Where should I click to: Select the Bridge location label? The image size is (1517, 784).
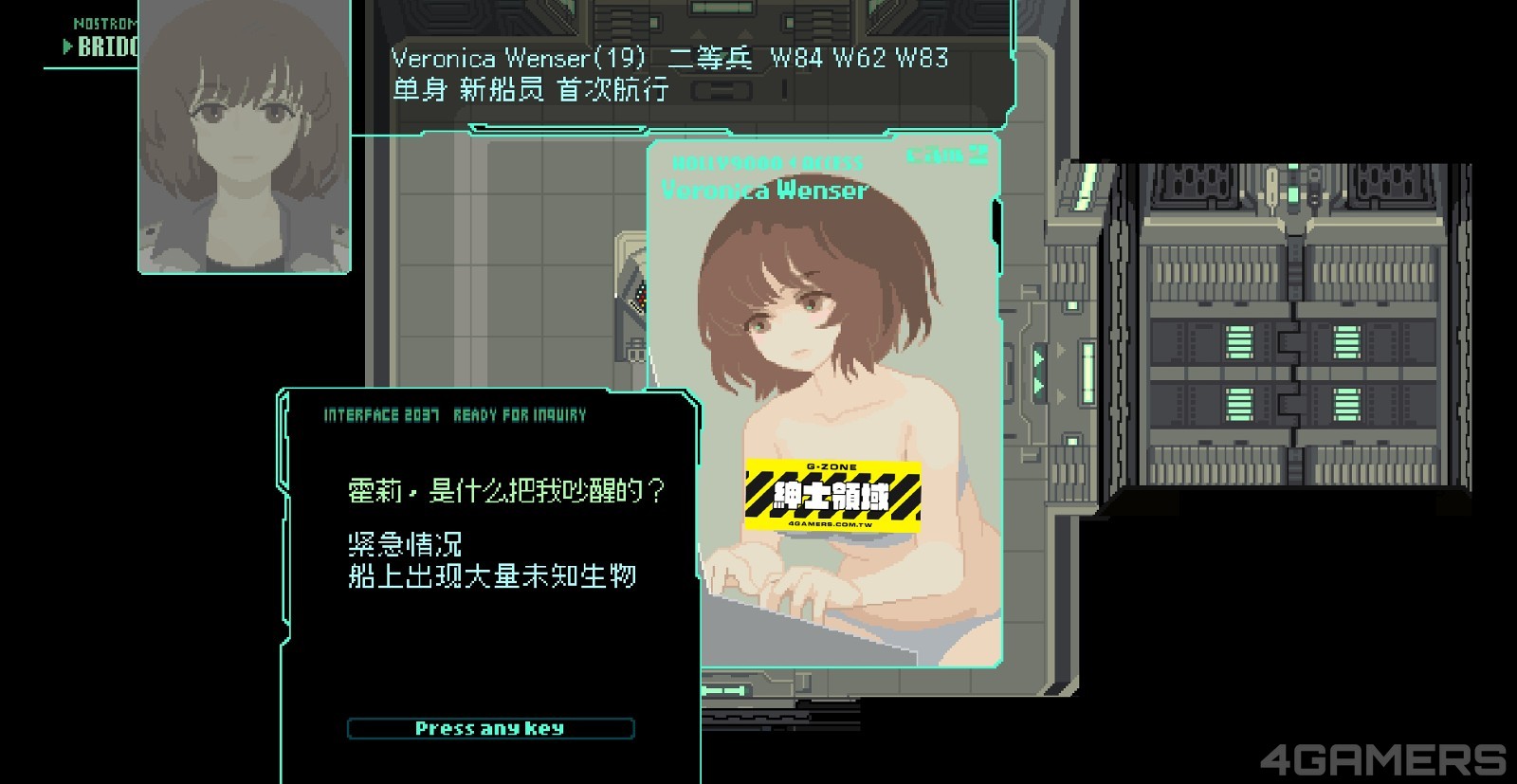click(x=106, y=46)
